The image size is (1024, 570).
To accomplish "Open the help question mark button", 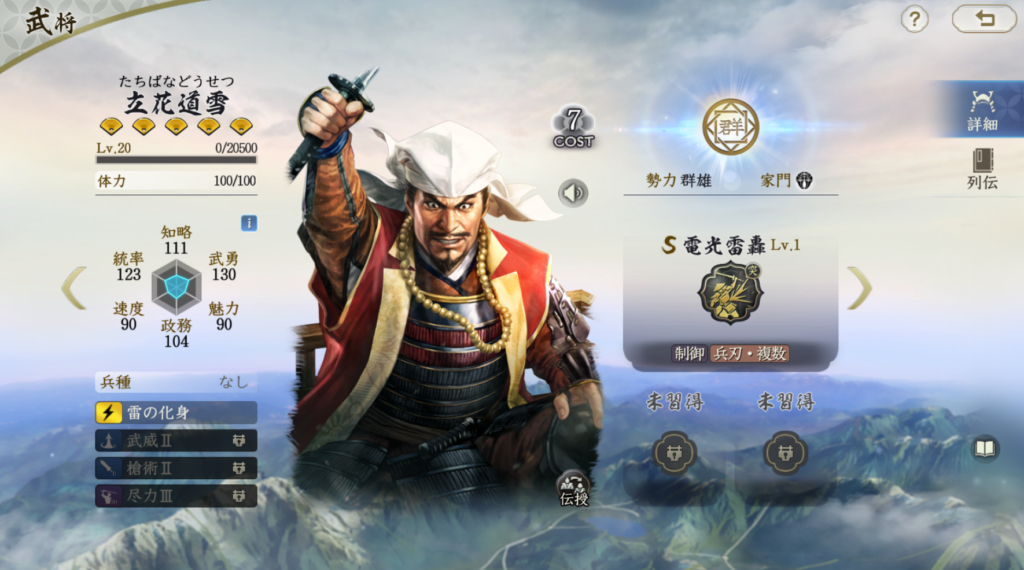I will click(914, 19).
